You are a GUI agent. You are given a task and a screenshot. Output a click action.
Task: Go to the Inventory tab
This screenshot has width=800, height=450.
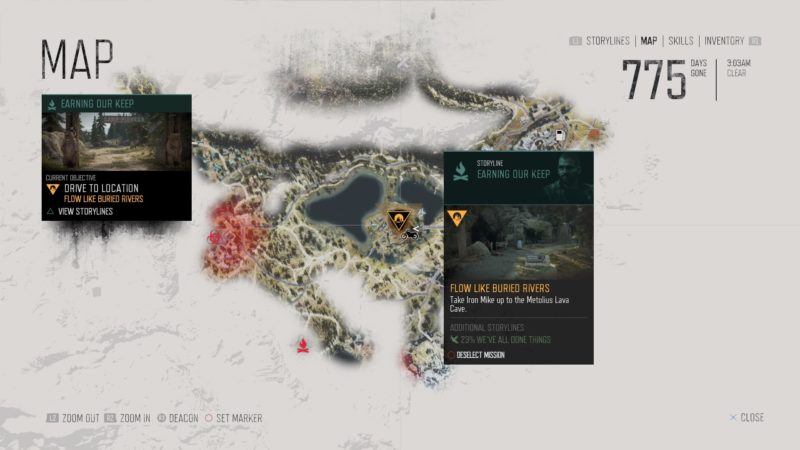click(x=724, y=41)
